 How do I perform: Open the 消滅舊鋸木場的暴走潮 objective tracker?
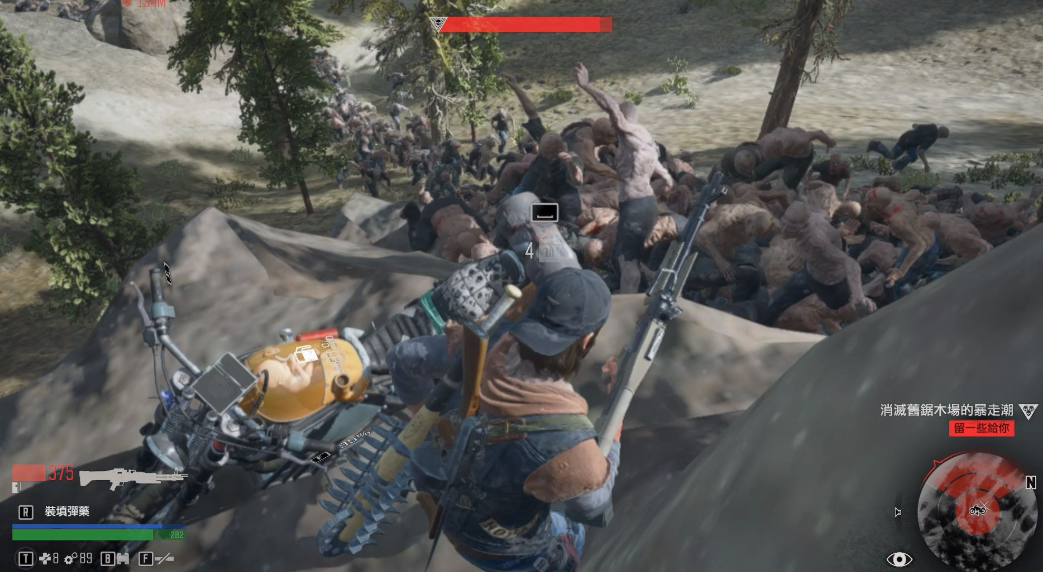(946, 410)
